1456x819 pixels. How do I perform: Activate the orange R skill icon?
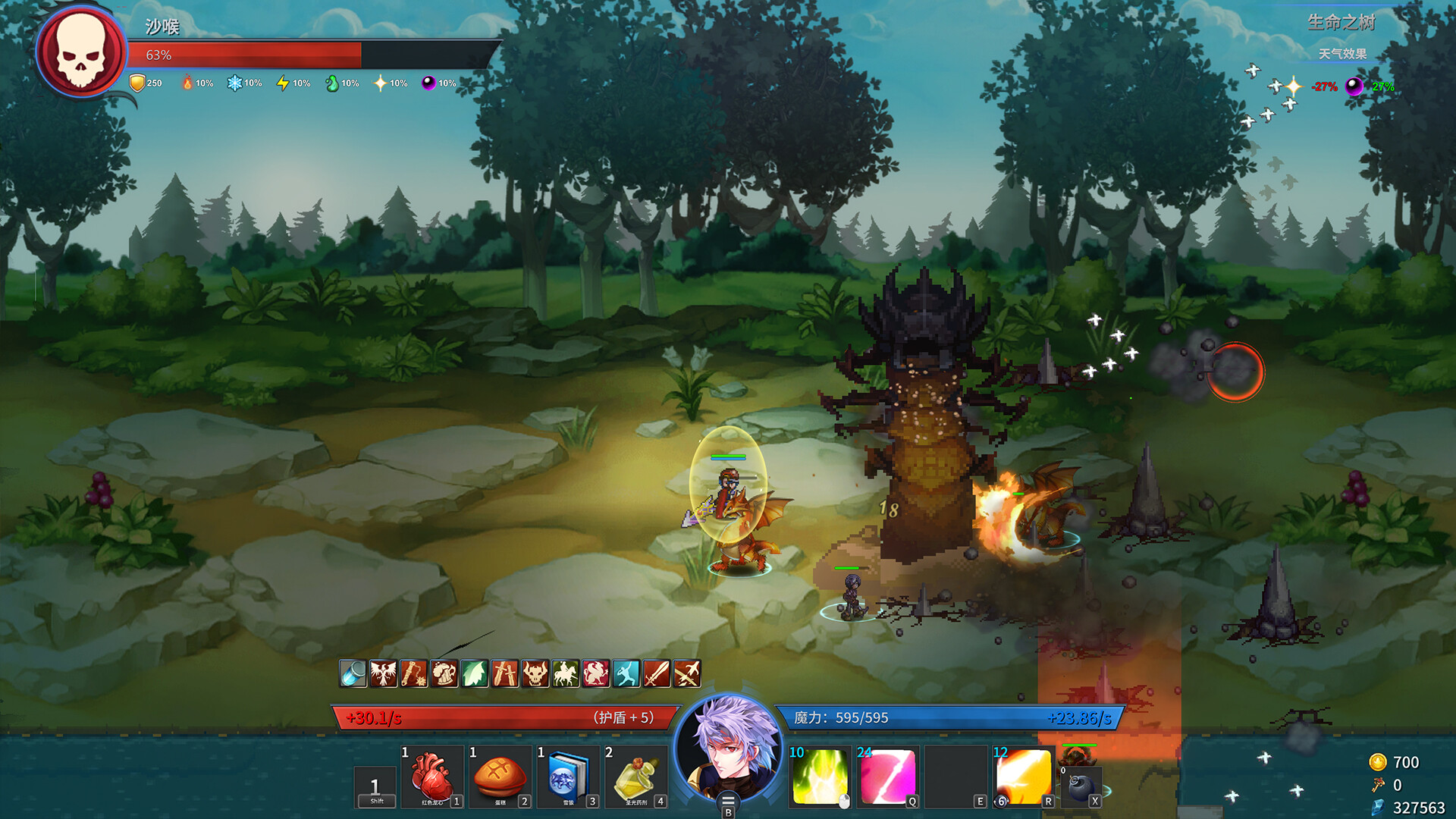click(1025, 777)
